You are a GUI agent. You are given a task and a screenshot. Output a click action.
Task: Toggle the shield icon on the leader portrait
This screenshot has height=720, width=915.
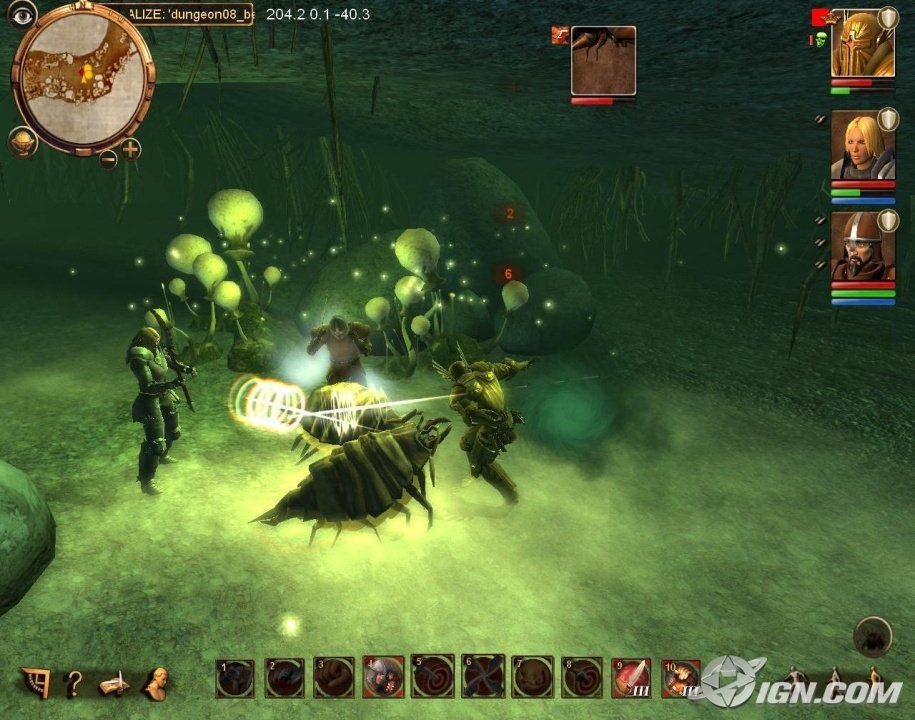[887, 18]
